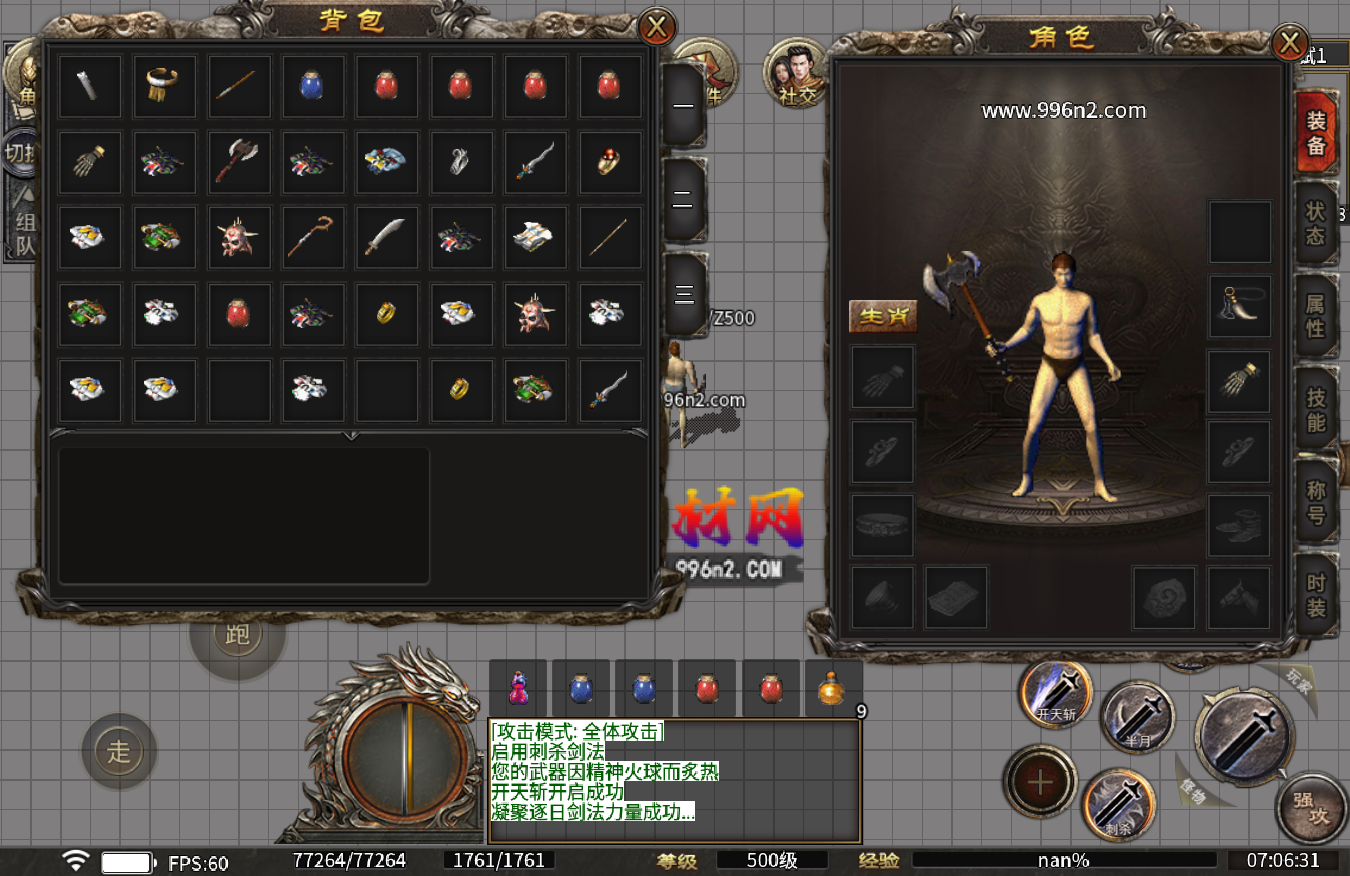
Task: Open the plus skill slot button
Action: (1040, 781)
